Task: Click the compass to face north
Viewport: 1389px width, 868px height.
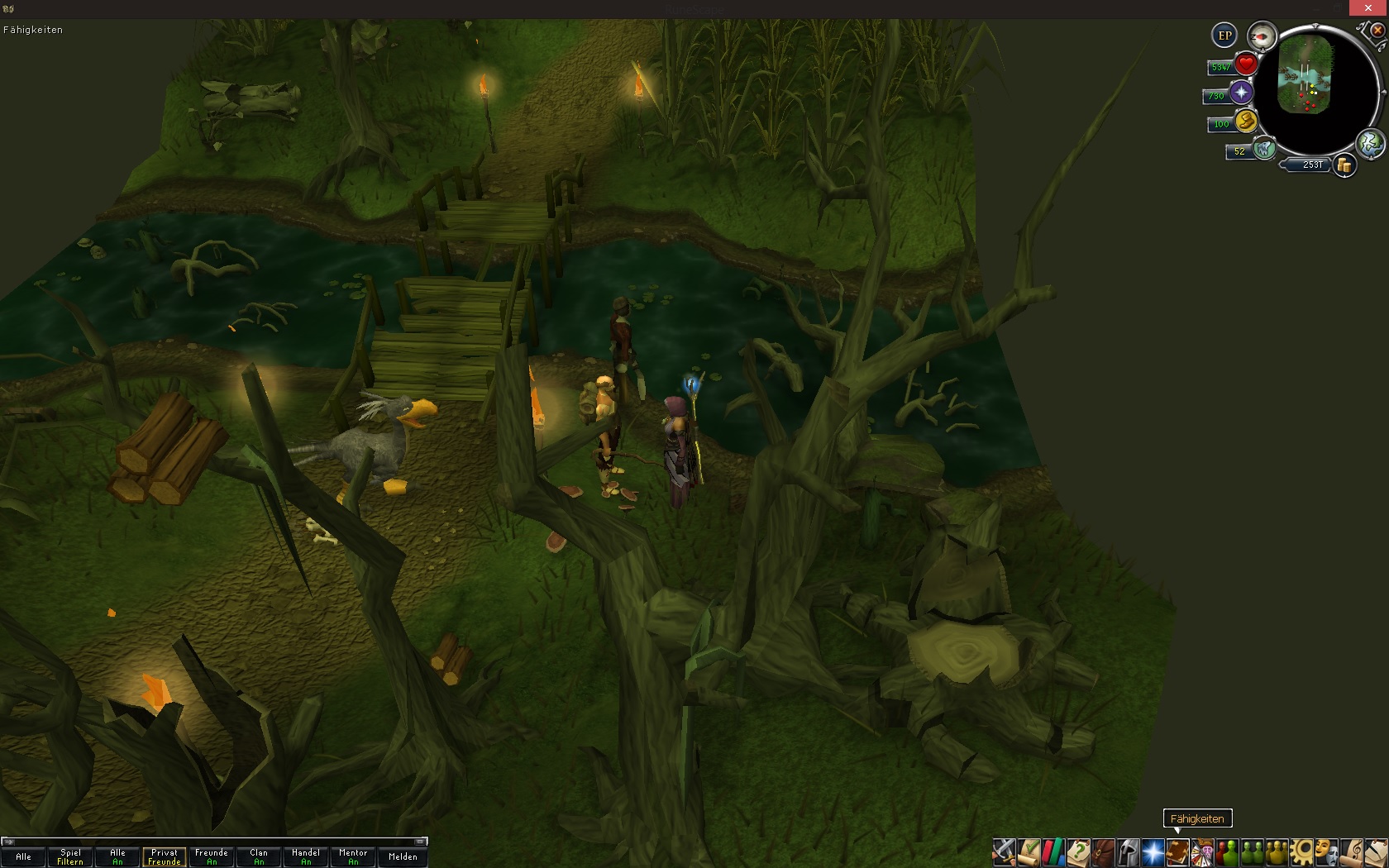Action: (x=1262, y=36)
